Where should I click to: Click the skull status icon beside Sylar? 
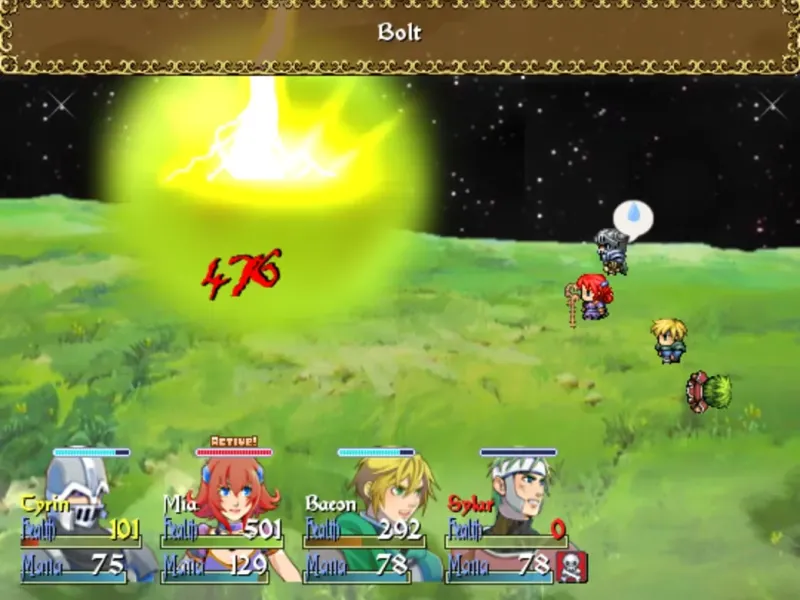pyautogui.click(x=572, y=567)
